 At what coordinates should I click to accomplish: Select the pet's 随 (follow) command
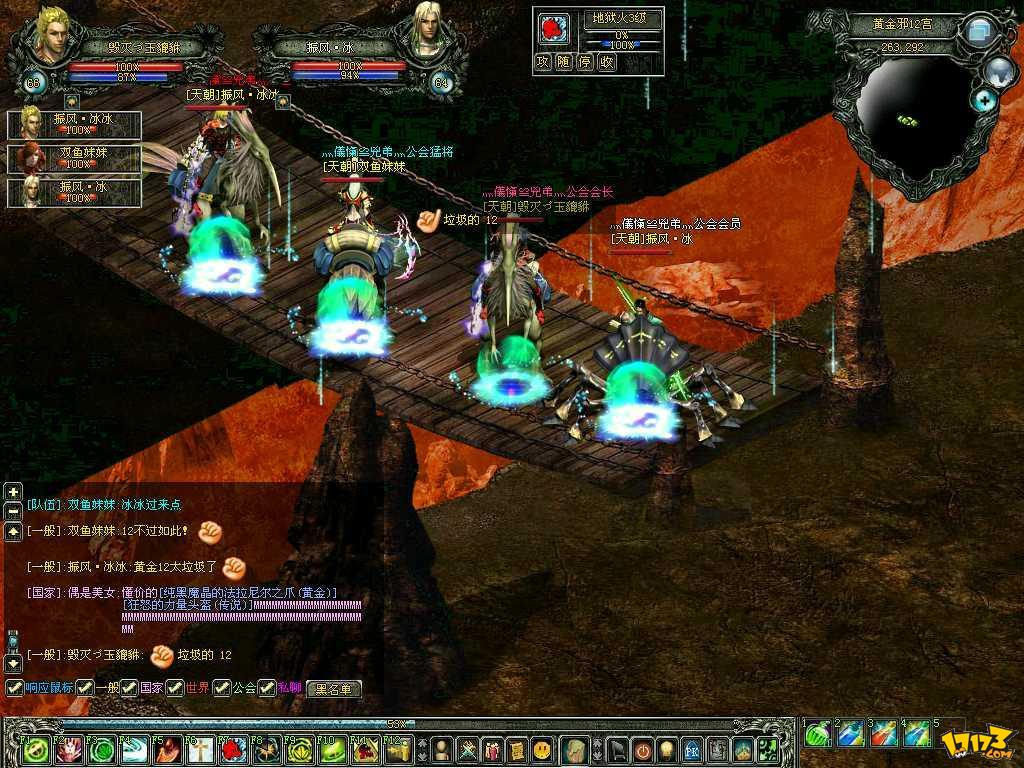point(565,62)
